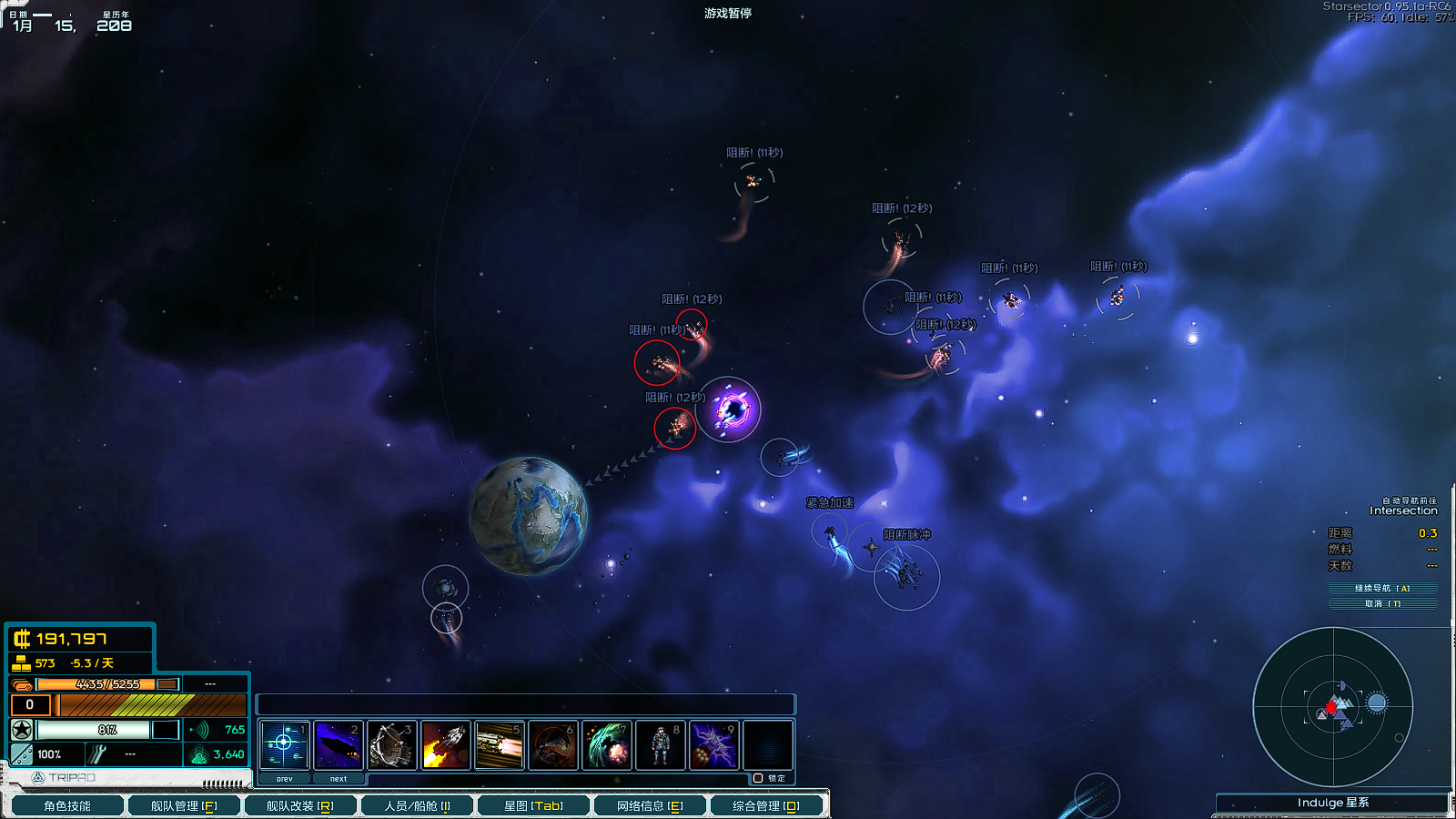Viewport: 1456px width, 819px height.
Task: Activate the crosshair radar ability in slot 1
Action: point(285,744)
